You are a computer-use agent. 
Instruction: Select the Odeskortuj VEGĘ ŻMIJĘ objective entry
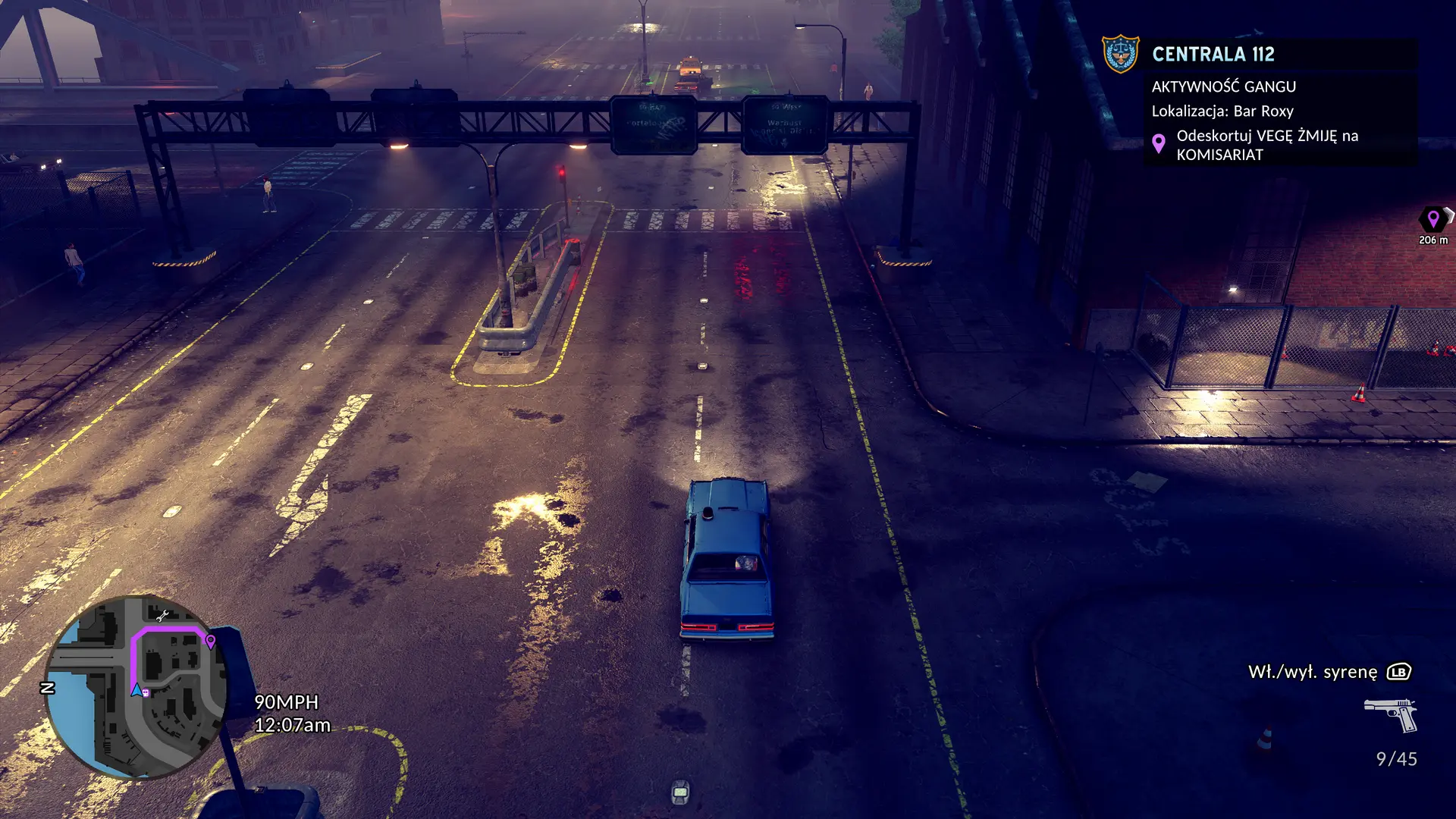1266,145
